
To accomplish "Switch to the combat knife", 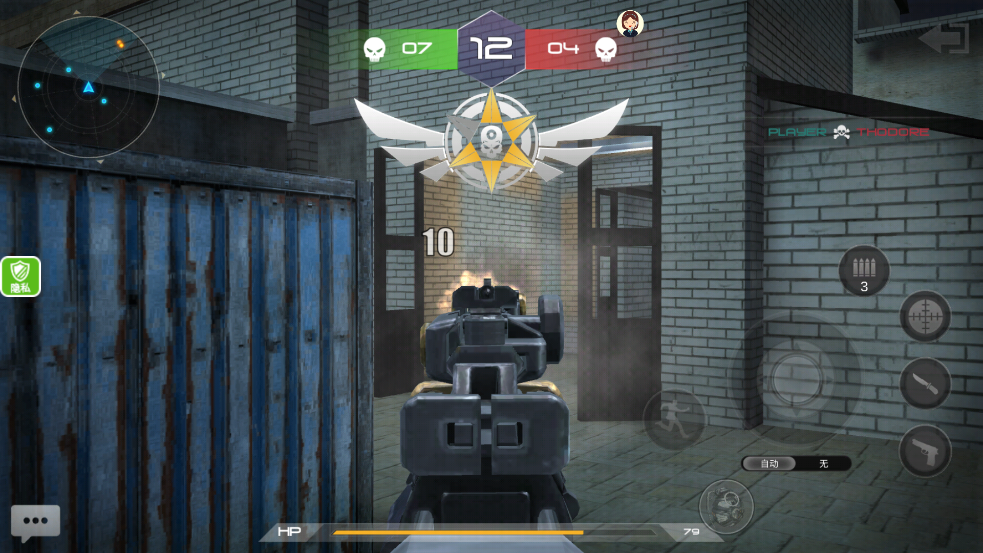I will coord(925,384).
